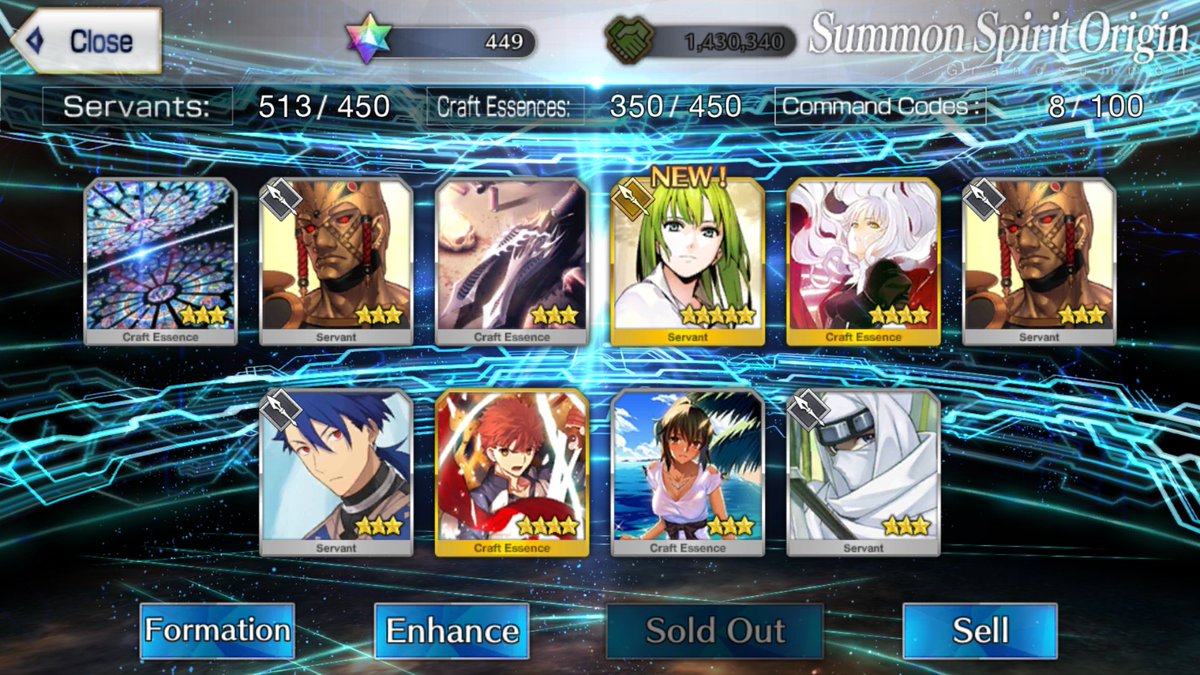Pick the white-hooded masked servant card
Image resolution: width=1200 pixels, height=675 pixels.
[x=863, y=473]
